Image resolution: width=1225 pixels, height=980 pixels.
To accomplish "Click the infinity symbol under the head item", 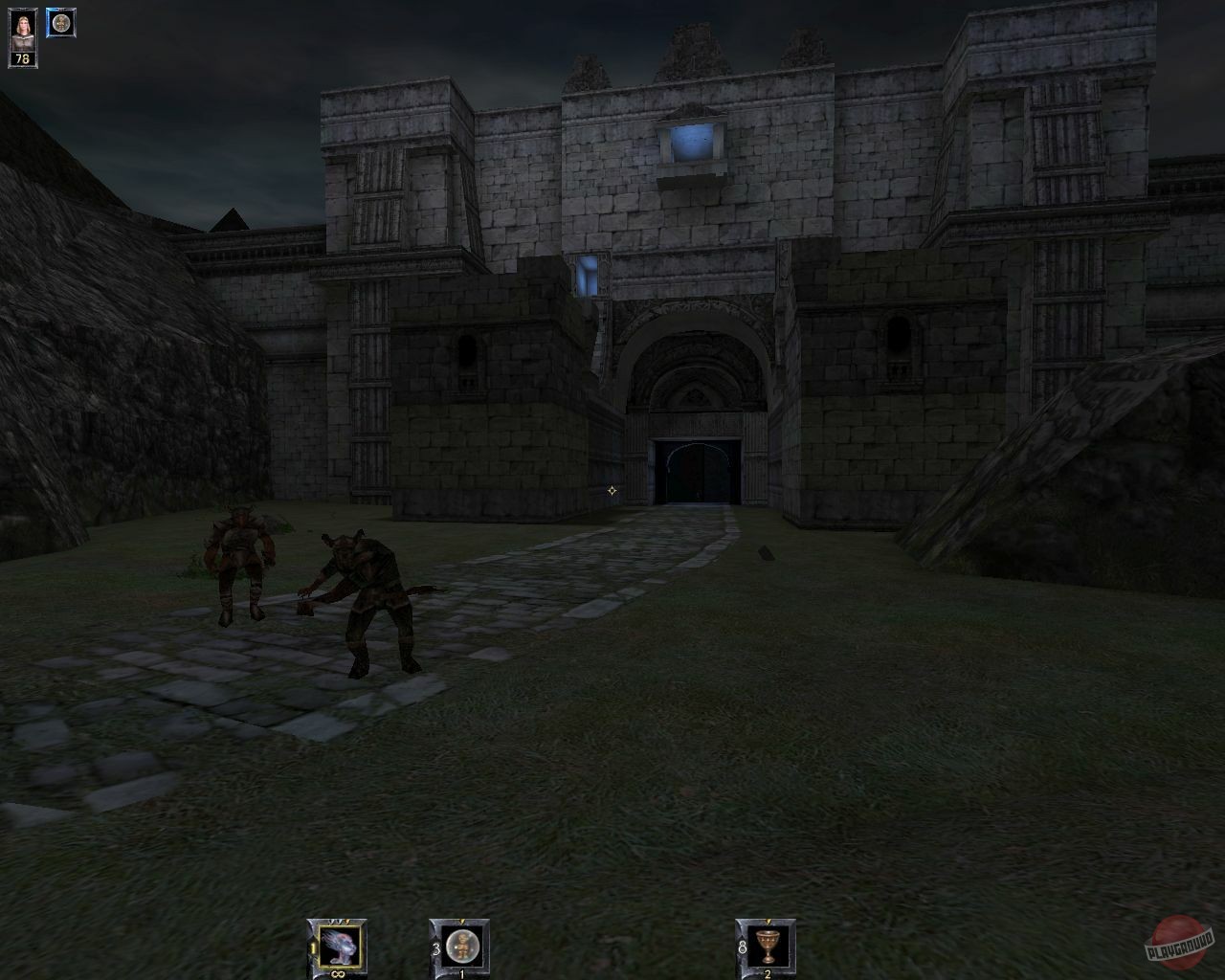I will tap(339, 972).
